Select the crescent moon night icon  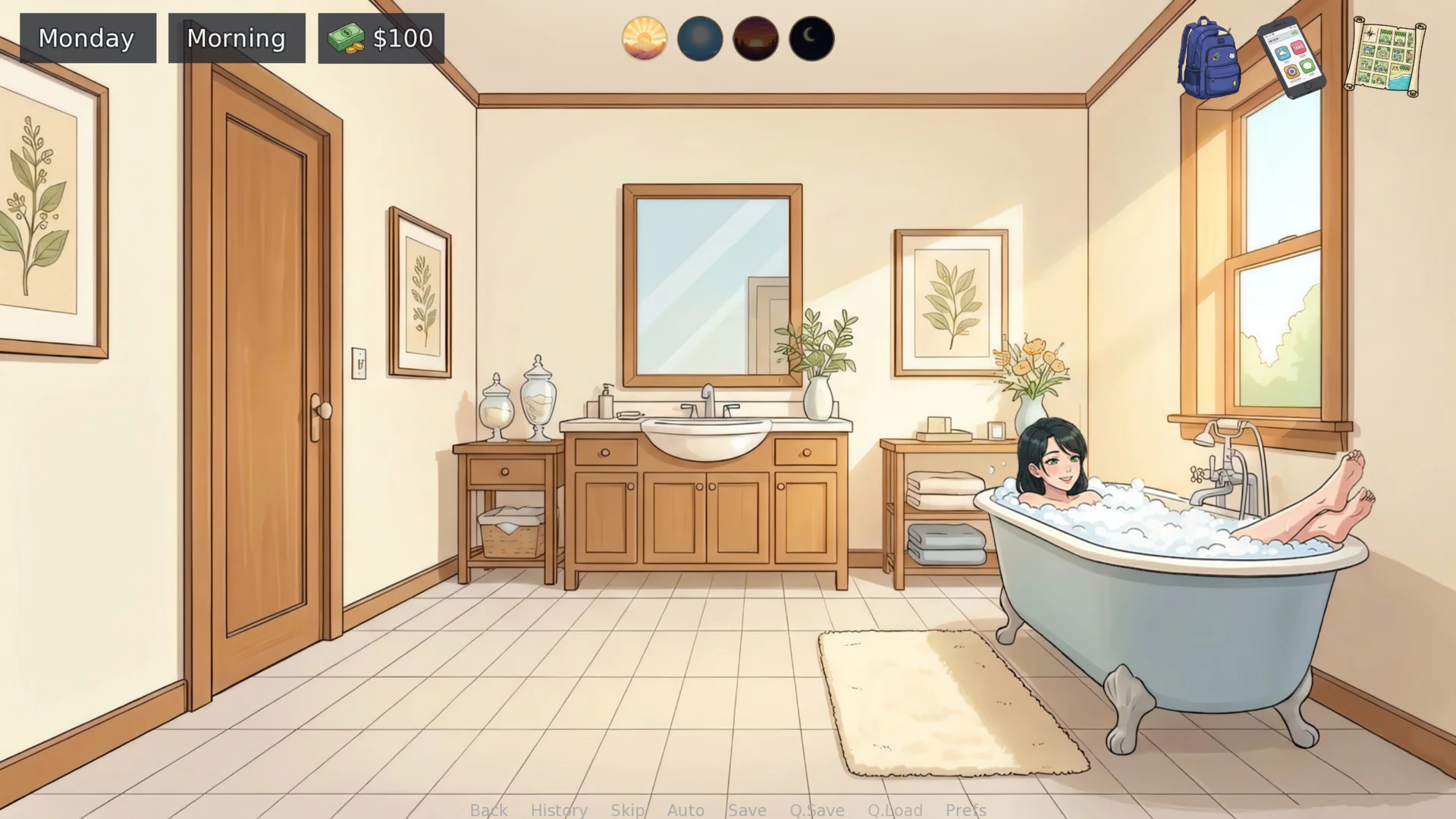[811, 39]
